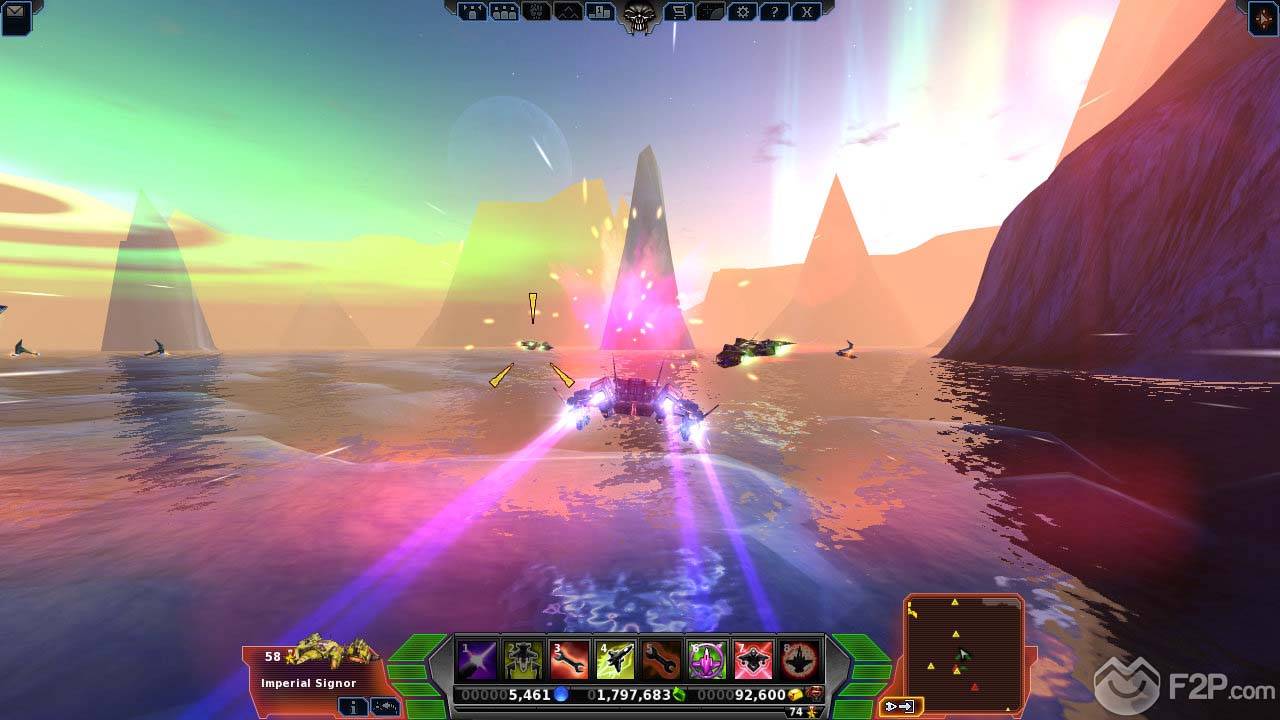Click the button beside the info button
The width and height of the screenshot is (1280, 720).
[x=385, y=706]
